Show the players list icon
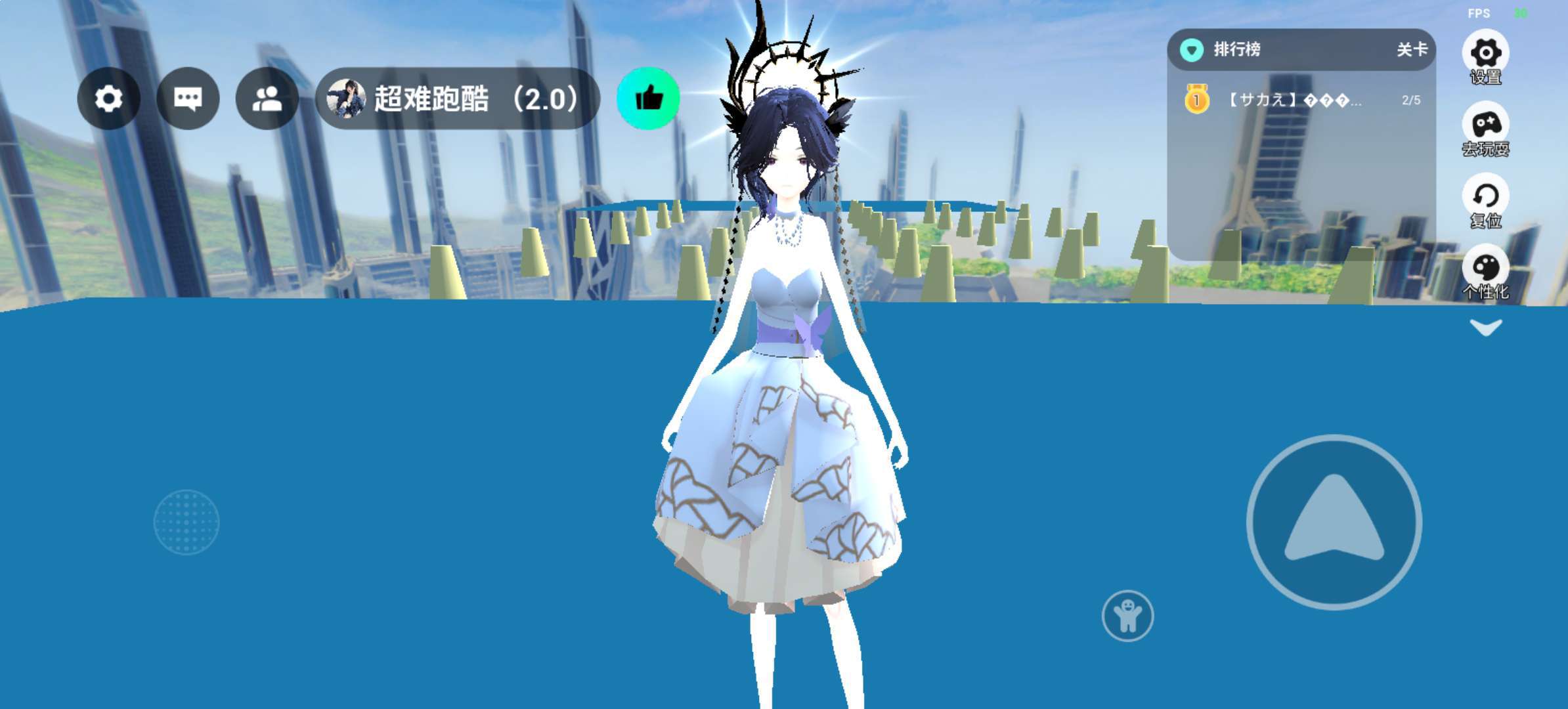Viewport: 1568px width, 709px height. [x=267, y=98]
